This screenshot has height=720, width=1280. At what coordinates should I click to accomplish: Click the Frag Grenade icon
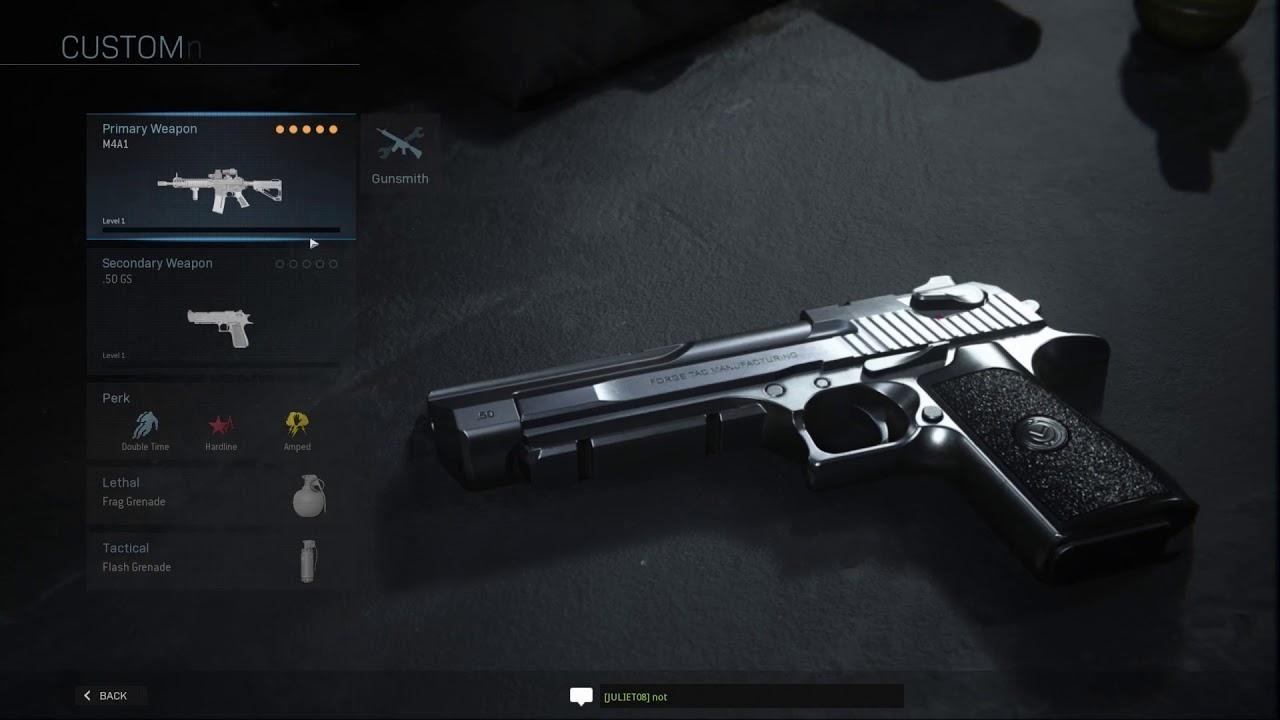coord(308,495)
